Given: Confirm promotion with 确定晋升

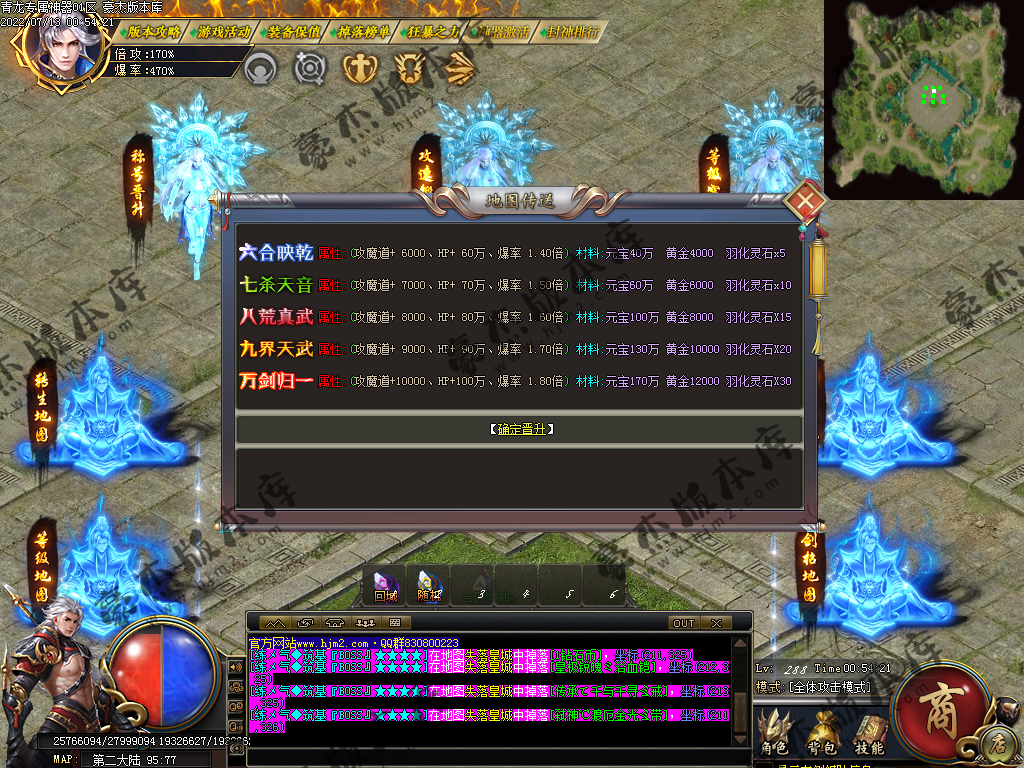Looking at the screenshot, I should tap(522, 429).
